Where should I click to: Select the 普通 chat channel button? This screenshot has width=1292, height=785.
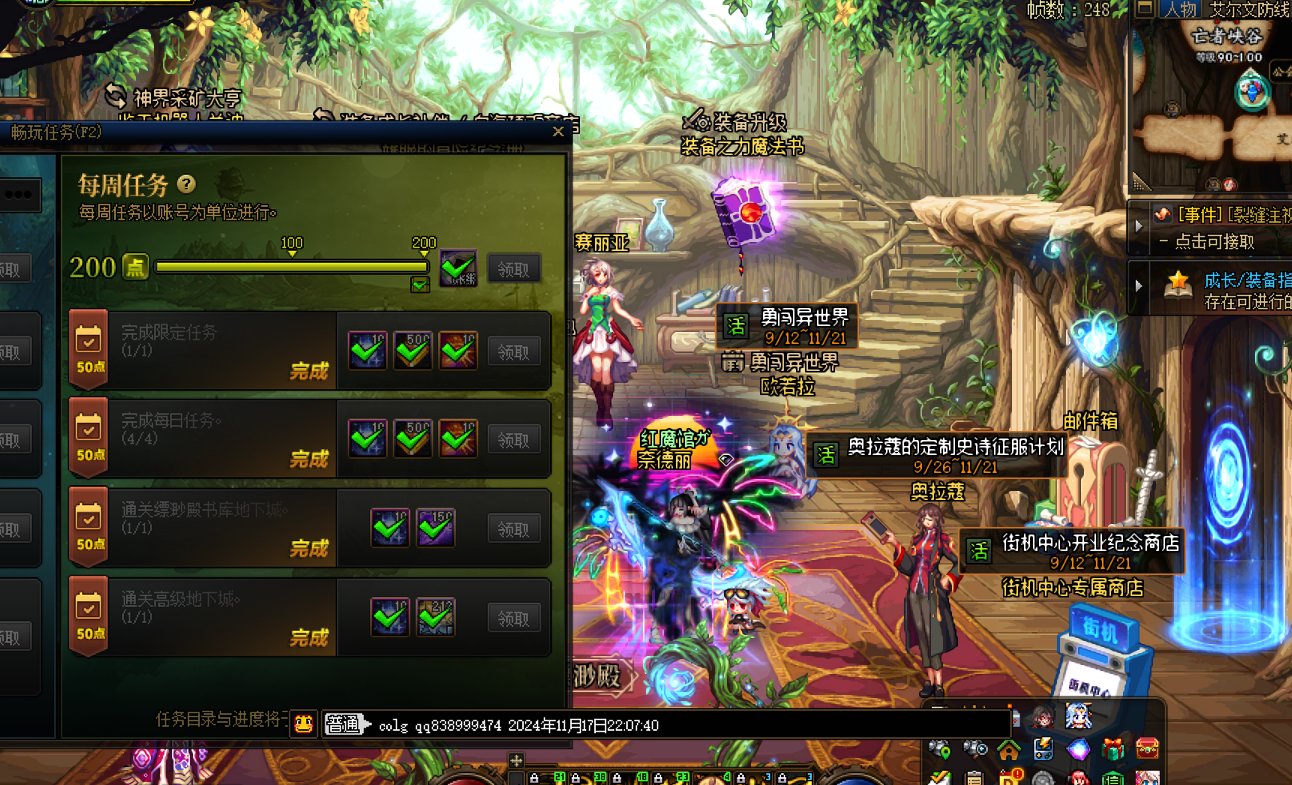[x=346, y=725]
